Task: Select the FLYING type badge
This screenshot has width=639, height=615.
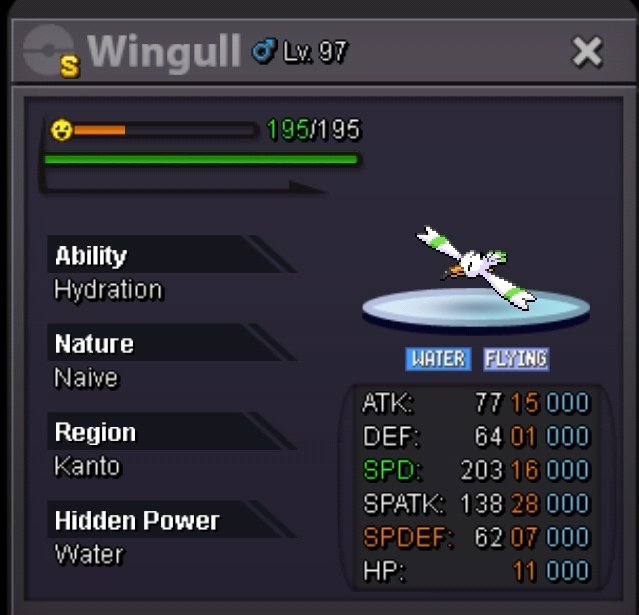Action: pyautogui.click(x=516, y=358)
